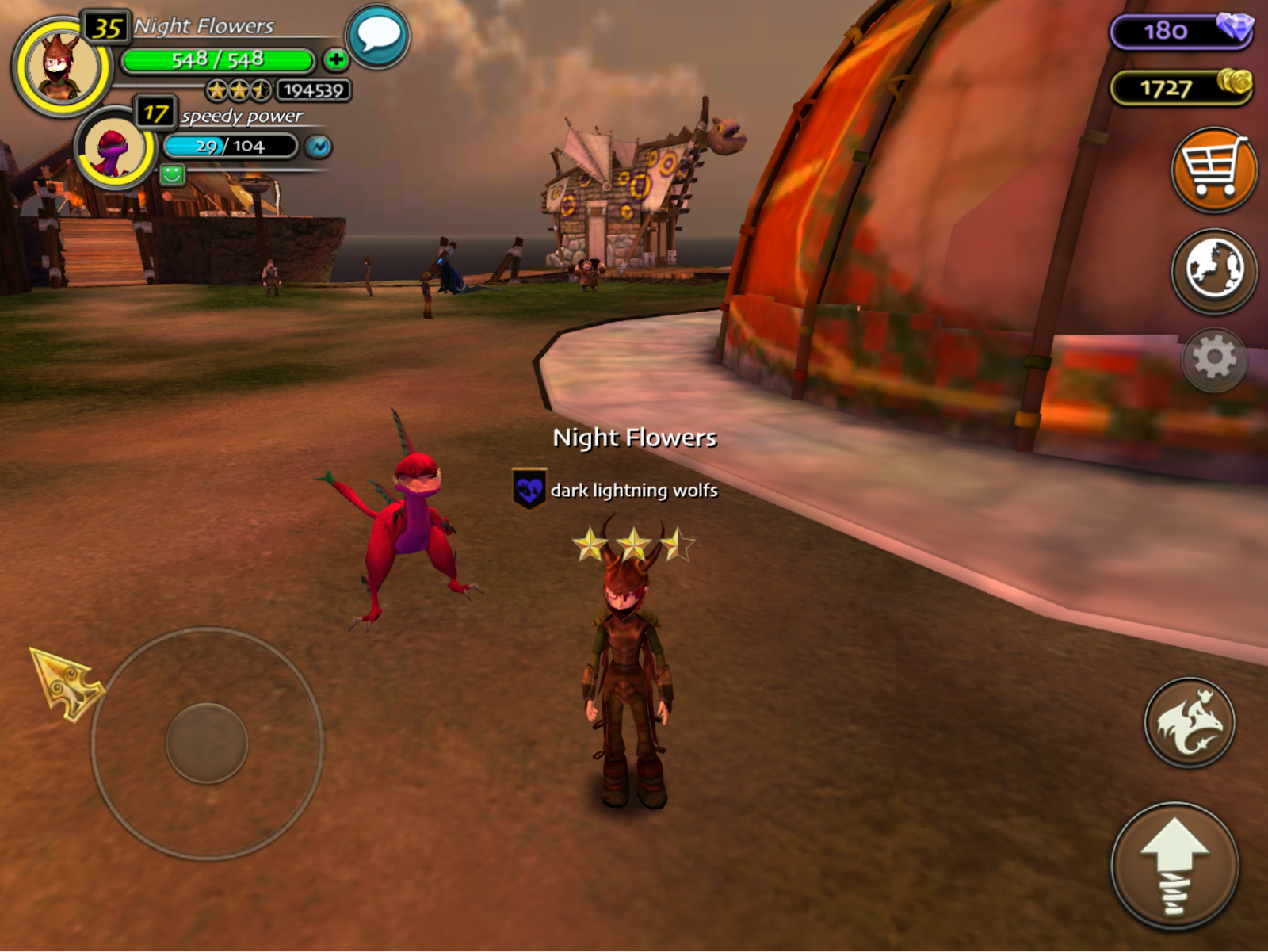The image size is (1268, 952).
Task: Open the gear settings menu
Action: [1214, 359]
